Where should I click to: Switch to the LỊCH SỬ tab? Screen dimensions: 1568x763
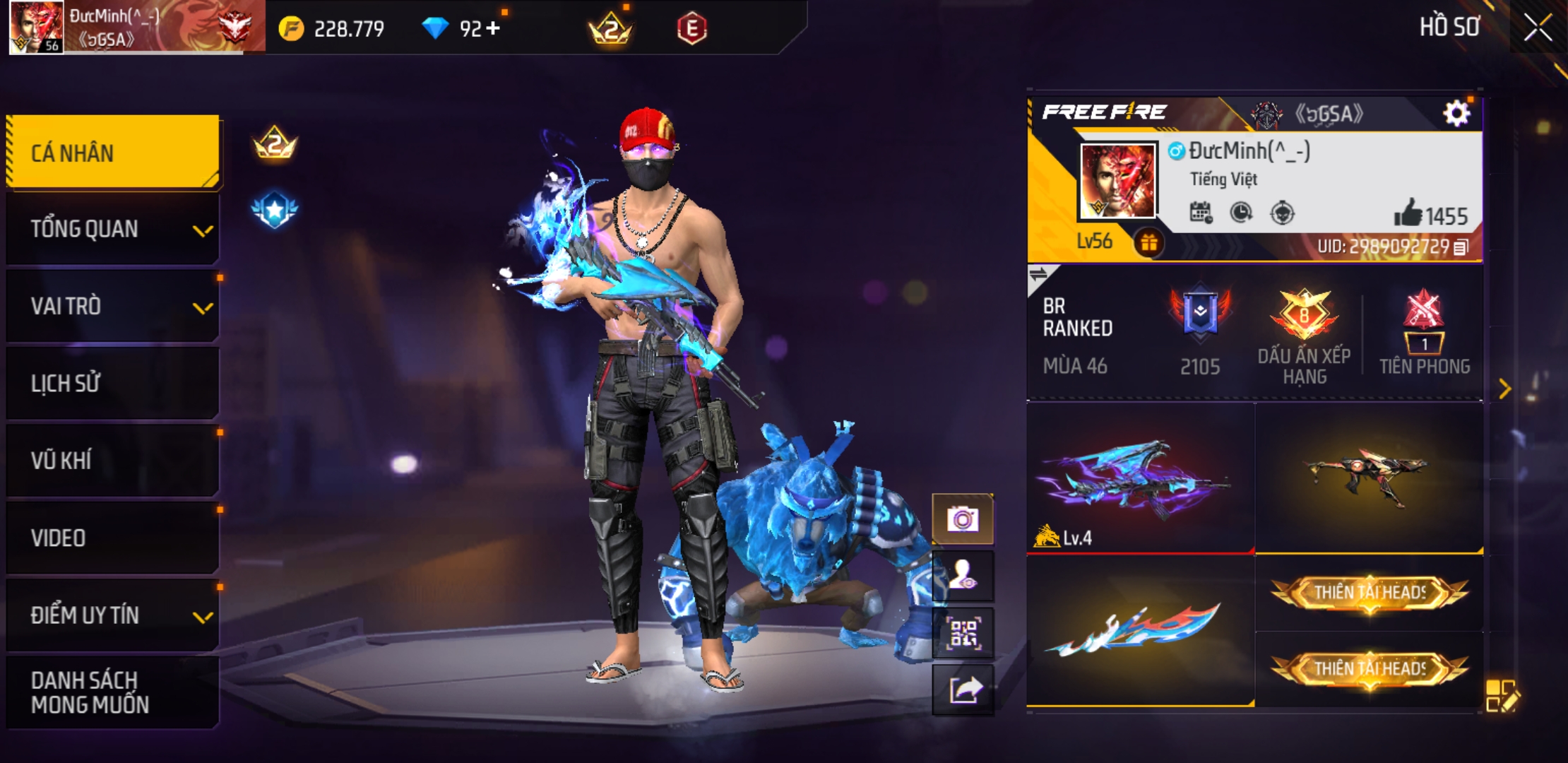pyautogui.click(x=113, y=384)
